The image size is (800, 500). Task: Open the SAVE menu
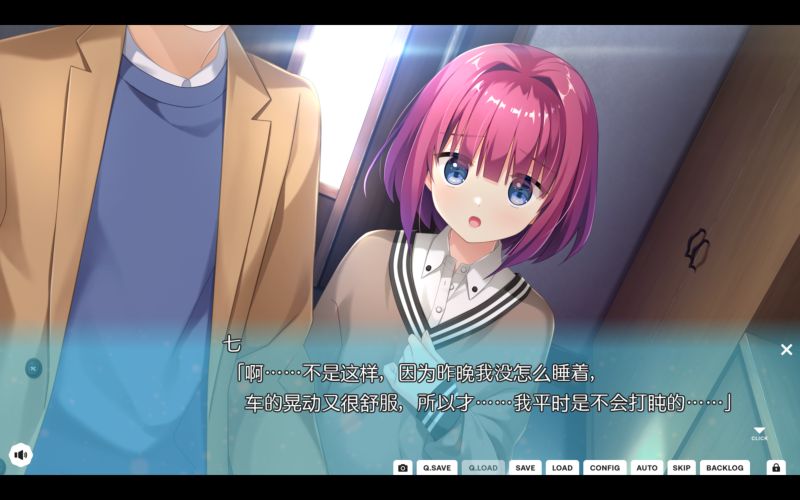click(525, 467)
